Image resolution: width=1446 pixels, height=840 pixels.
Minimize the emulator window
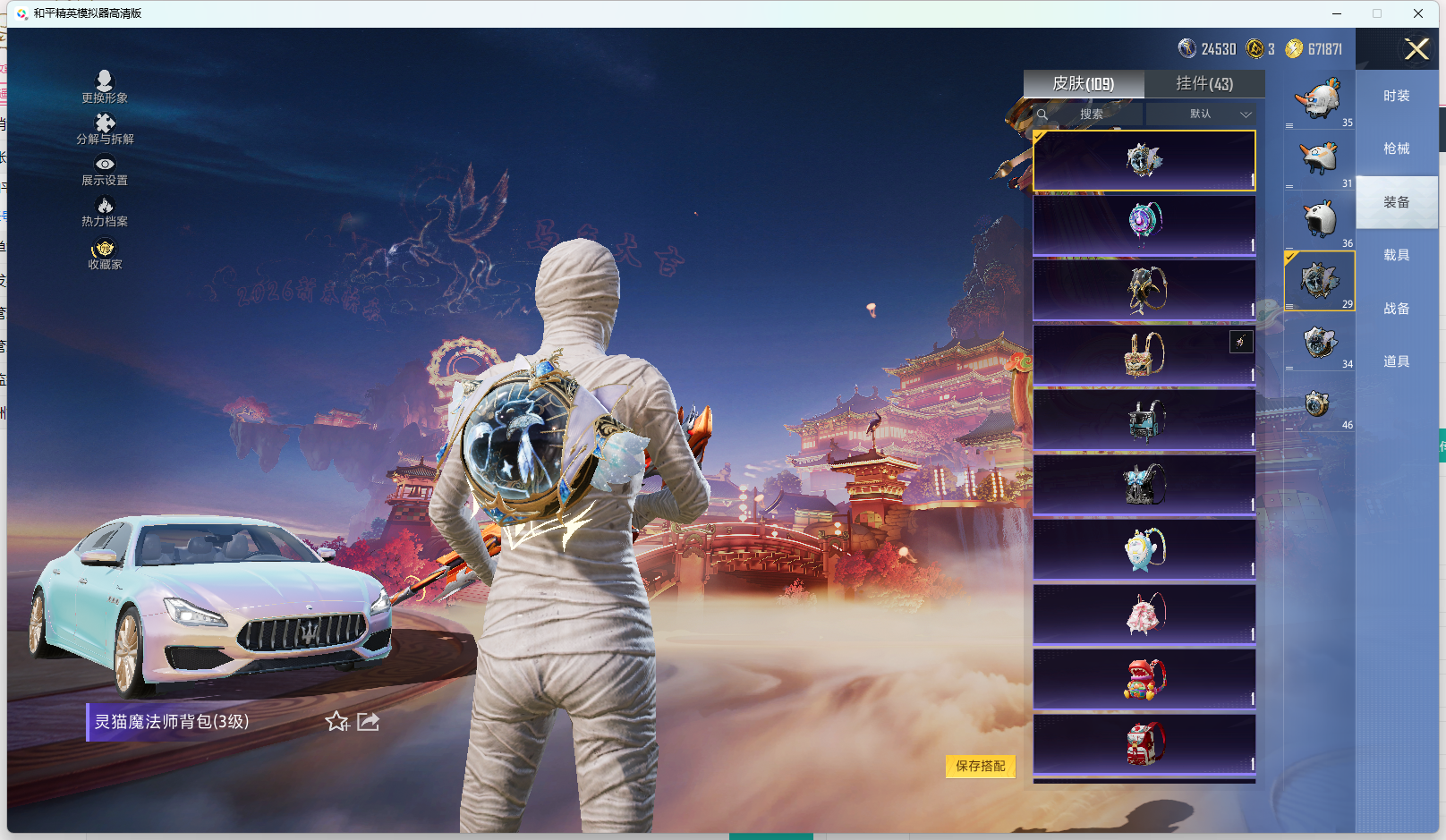click(1337, 13)
